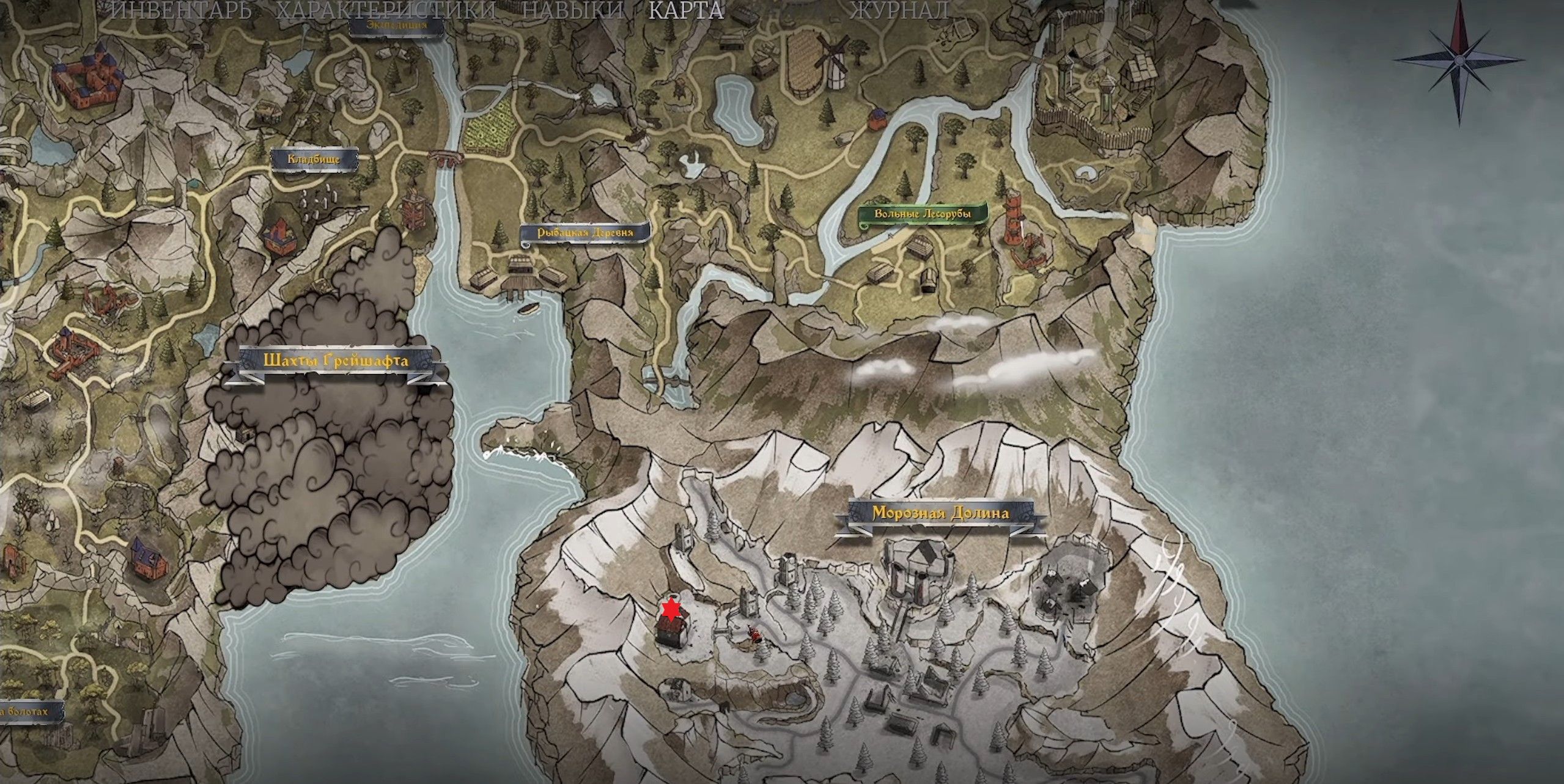Select the Экспедиция location label
This screenshot has width=1564, height=784.
397,25
